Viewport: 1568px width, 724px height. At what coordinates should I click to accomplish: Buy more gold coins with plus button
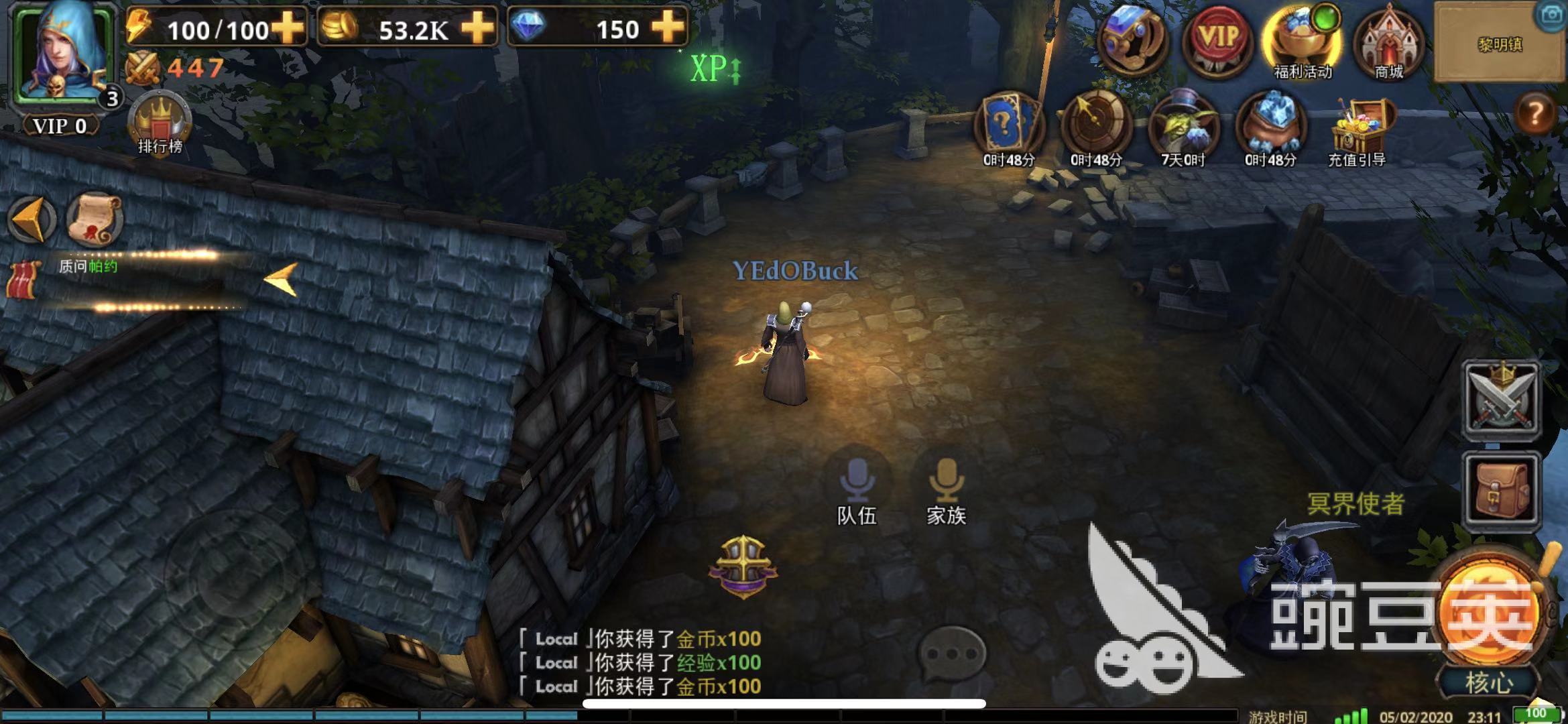477,27
